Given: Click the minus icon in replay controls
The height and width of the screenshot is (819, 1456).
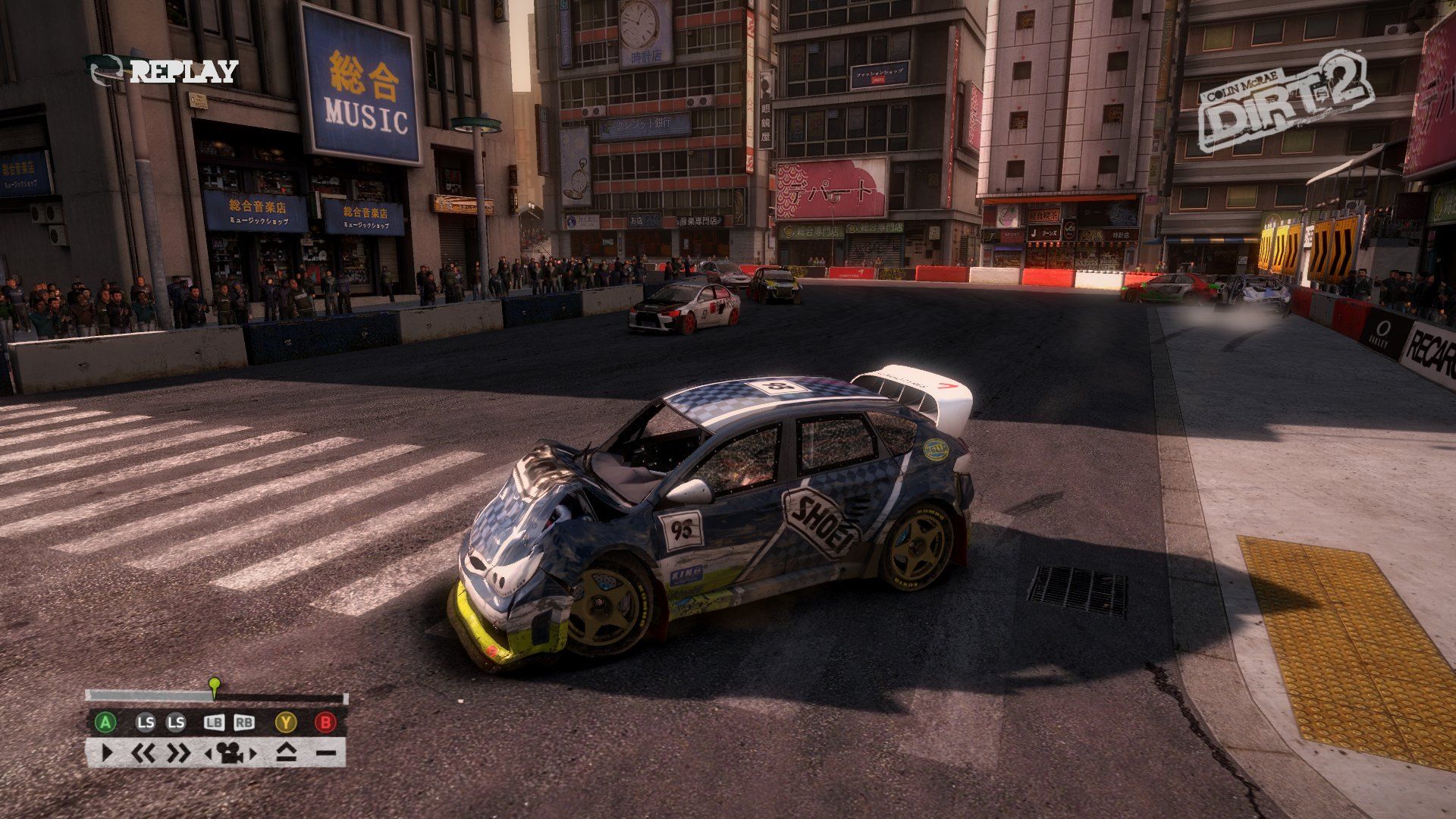Looking at the screenshot, I should 326,753.
